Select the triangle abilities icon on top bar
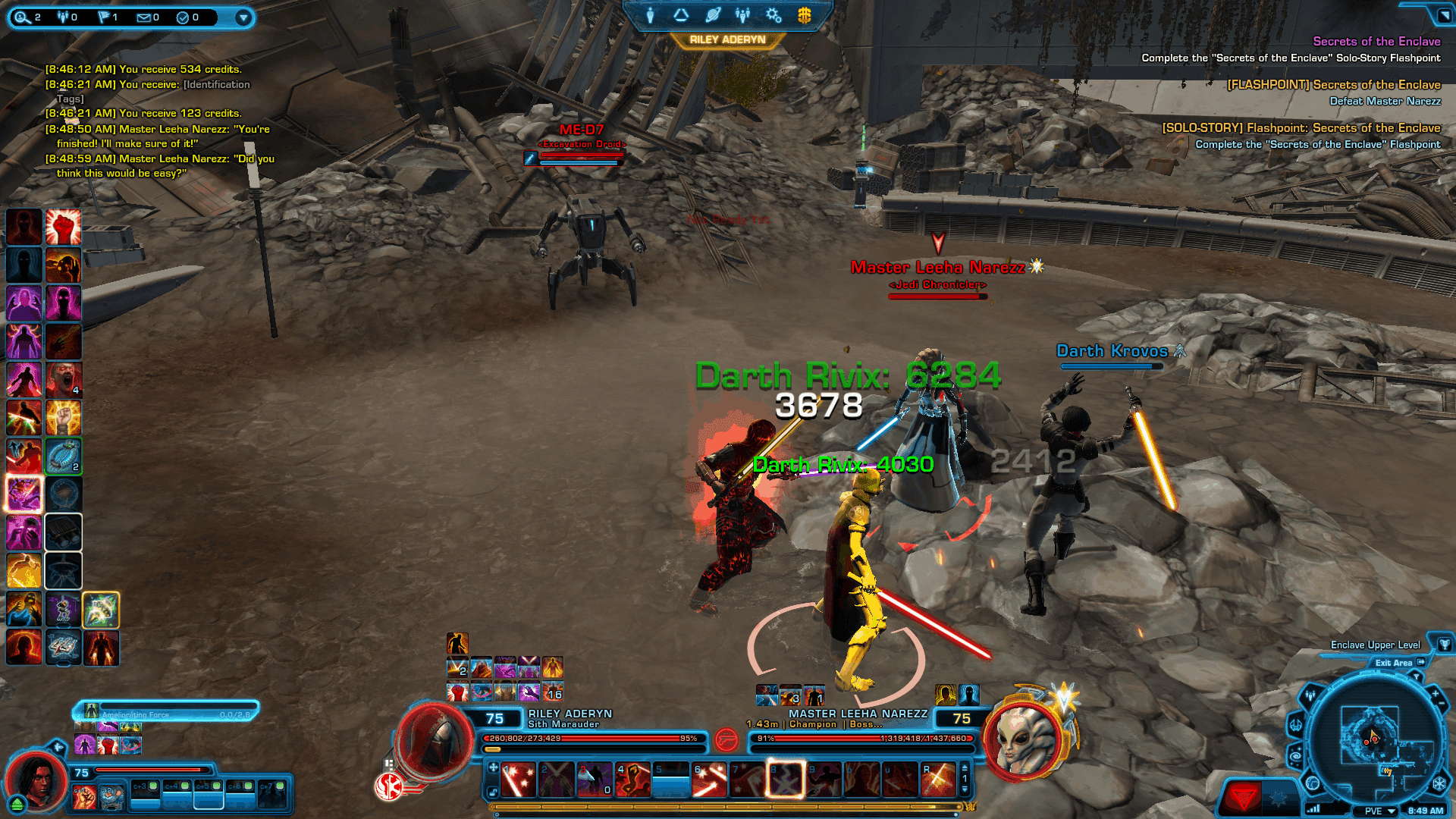This screenshot has width=1456, height=819. coord(681,15)
